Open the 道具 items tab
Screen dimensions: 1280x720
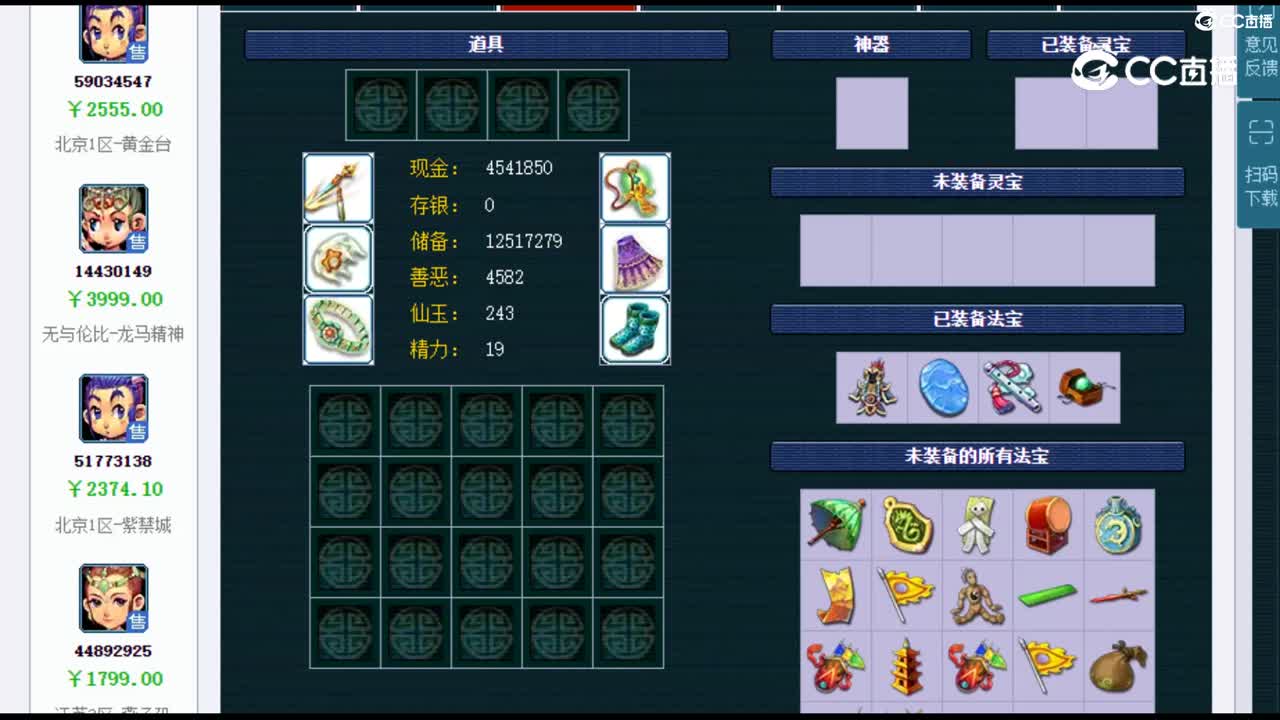(x=487, y=43)
